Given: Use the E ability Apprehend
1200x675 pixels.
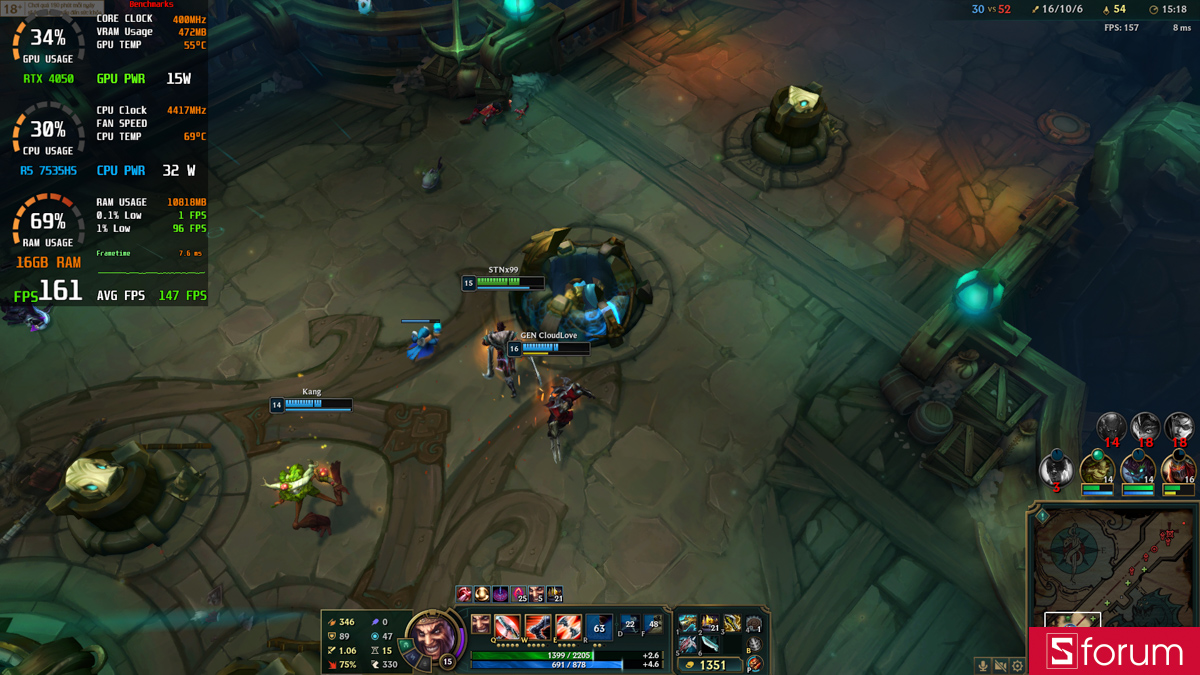Looking at the screenshot, I should [x=568, y=627].
